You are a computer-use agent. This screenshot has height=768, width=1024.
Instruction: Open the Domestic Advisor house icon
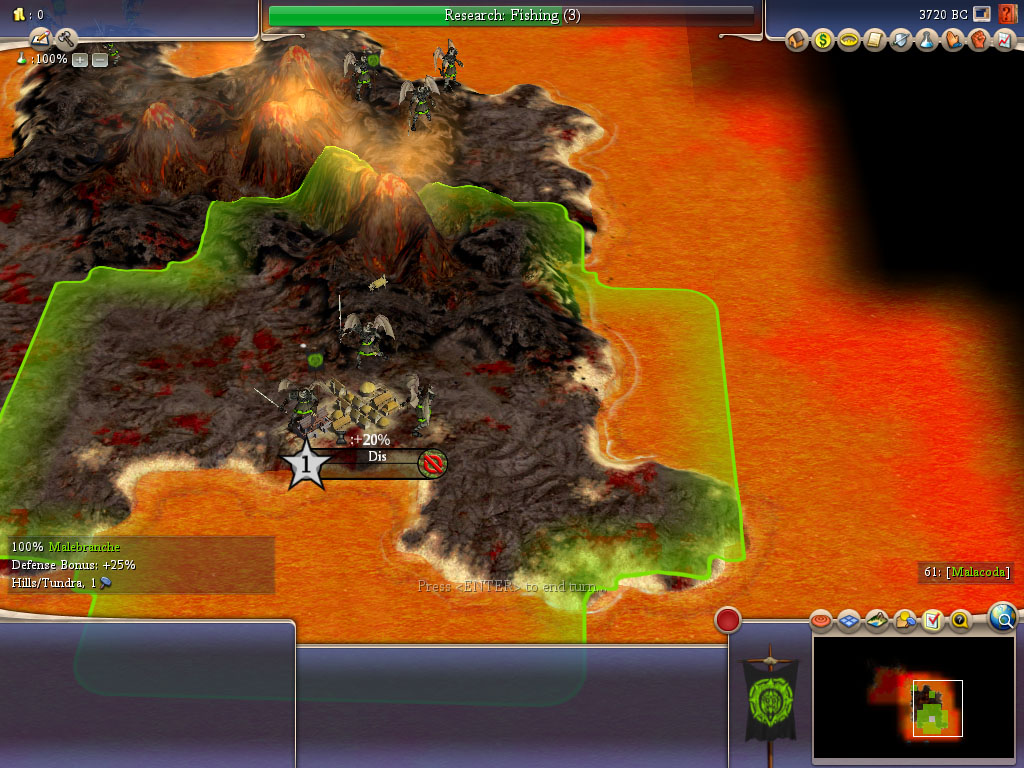[797, 40]
